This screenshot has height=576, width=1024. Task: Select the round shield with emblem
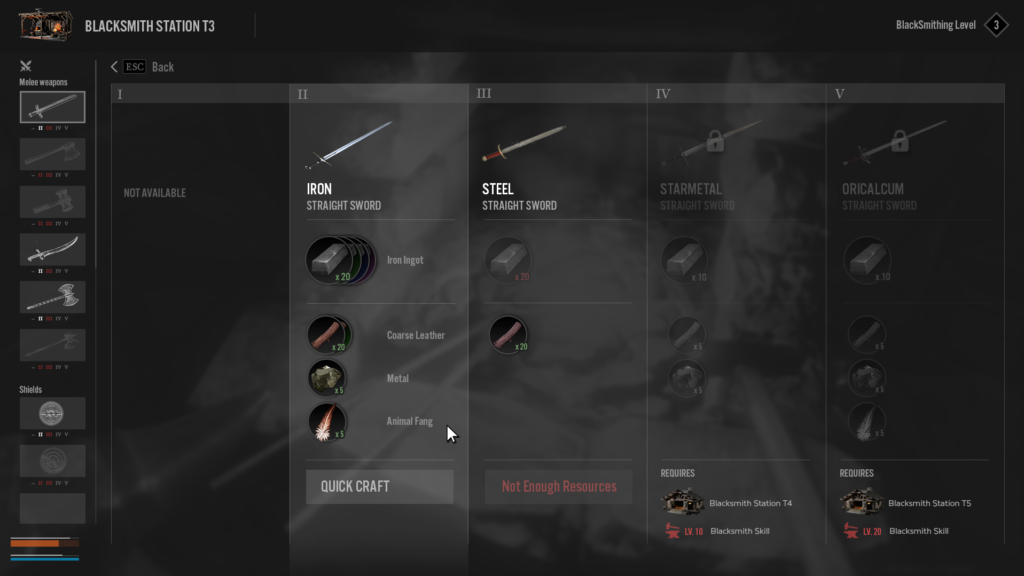coord(52,413)
